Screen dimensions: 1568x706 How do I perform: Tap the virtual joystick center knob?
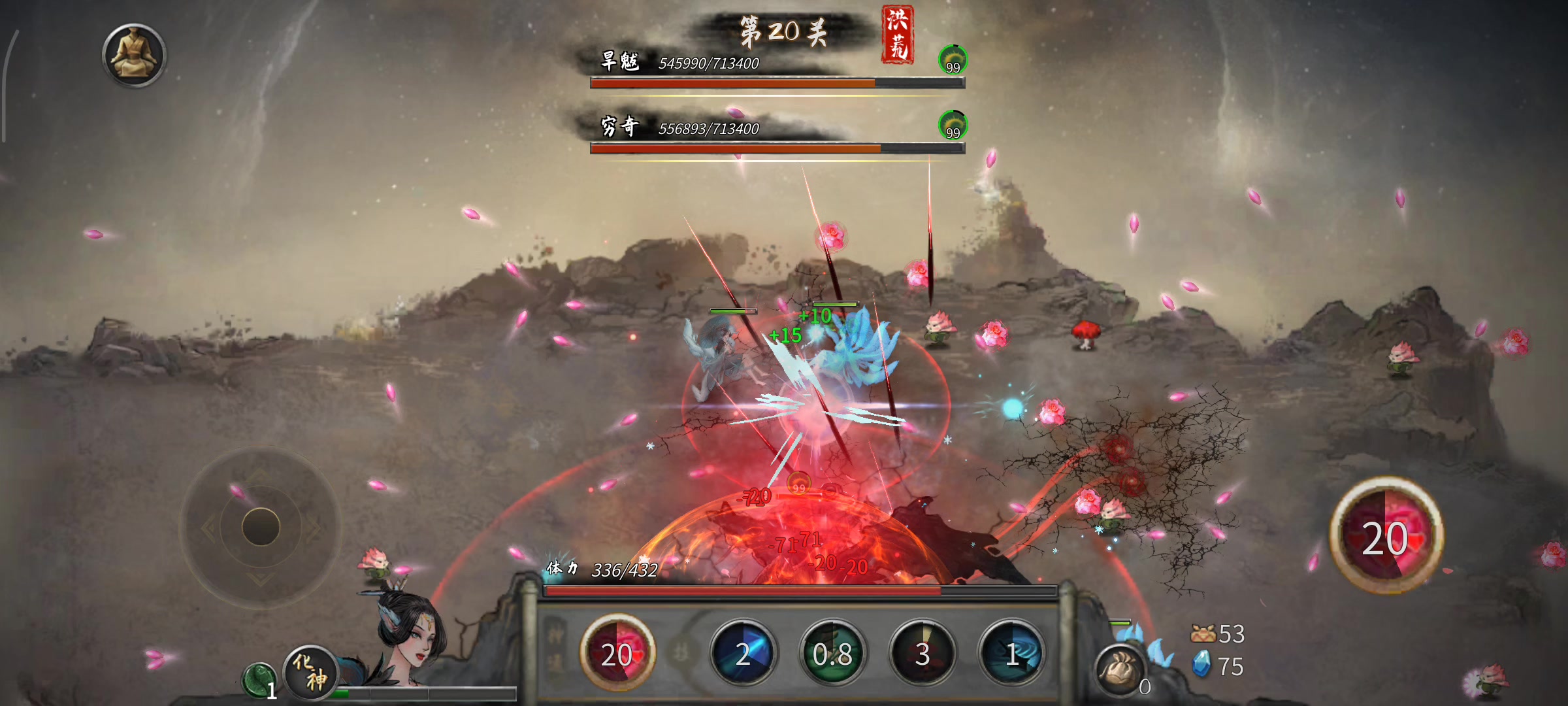[261, 527]
